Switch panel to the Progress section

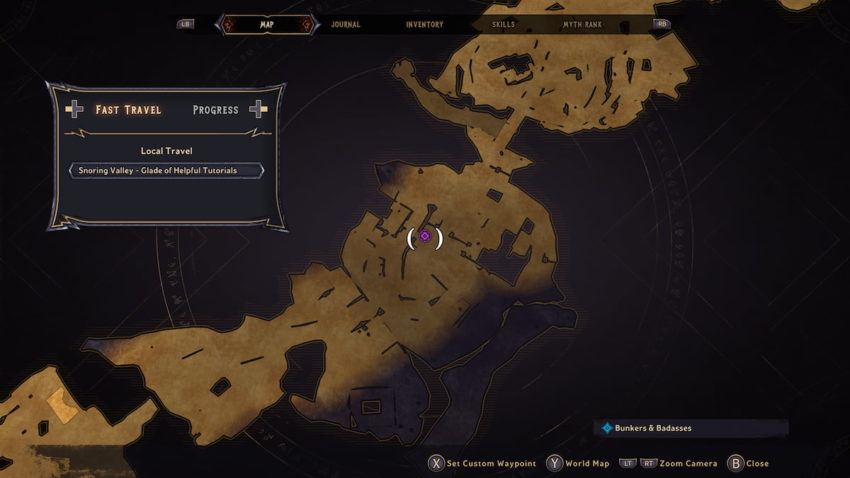point(216,110)
